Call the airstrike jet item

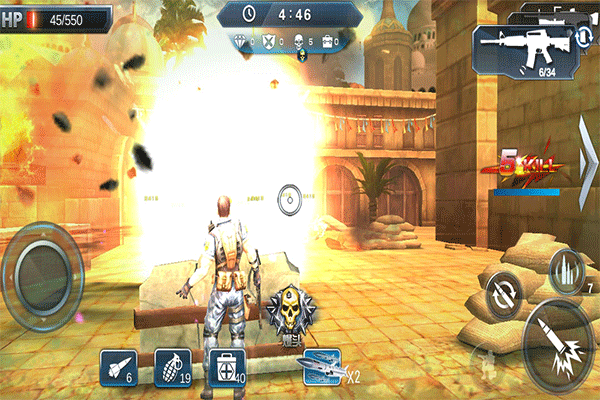322,368
